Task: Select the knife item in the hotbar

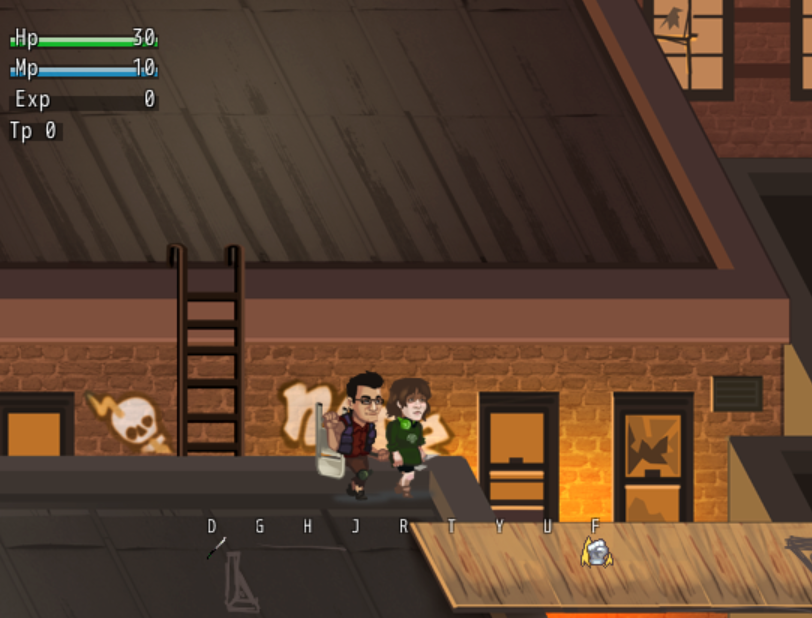Action: [x=216, y=548]
